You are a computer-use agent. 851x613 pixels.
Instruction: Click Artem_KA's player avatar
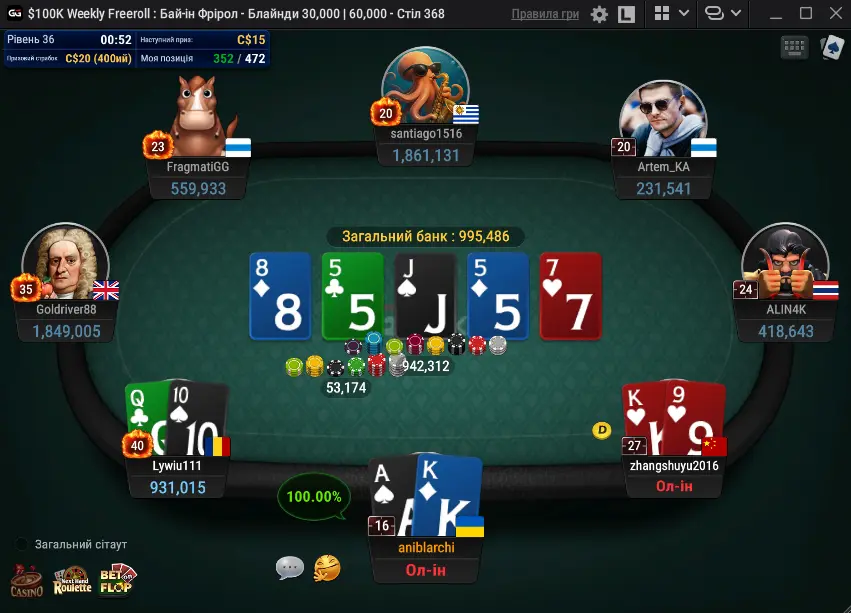tap(658, 117)
